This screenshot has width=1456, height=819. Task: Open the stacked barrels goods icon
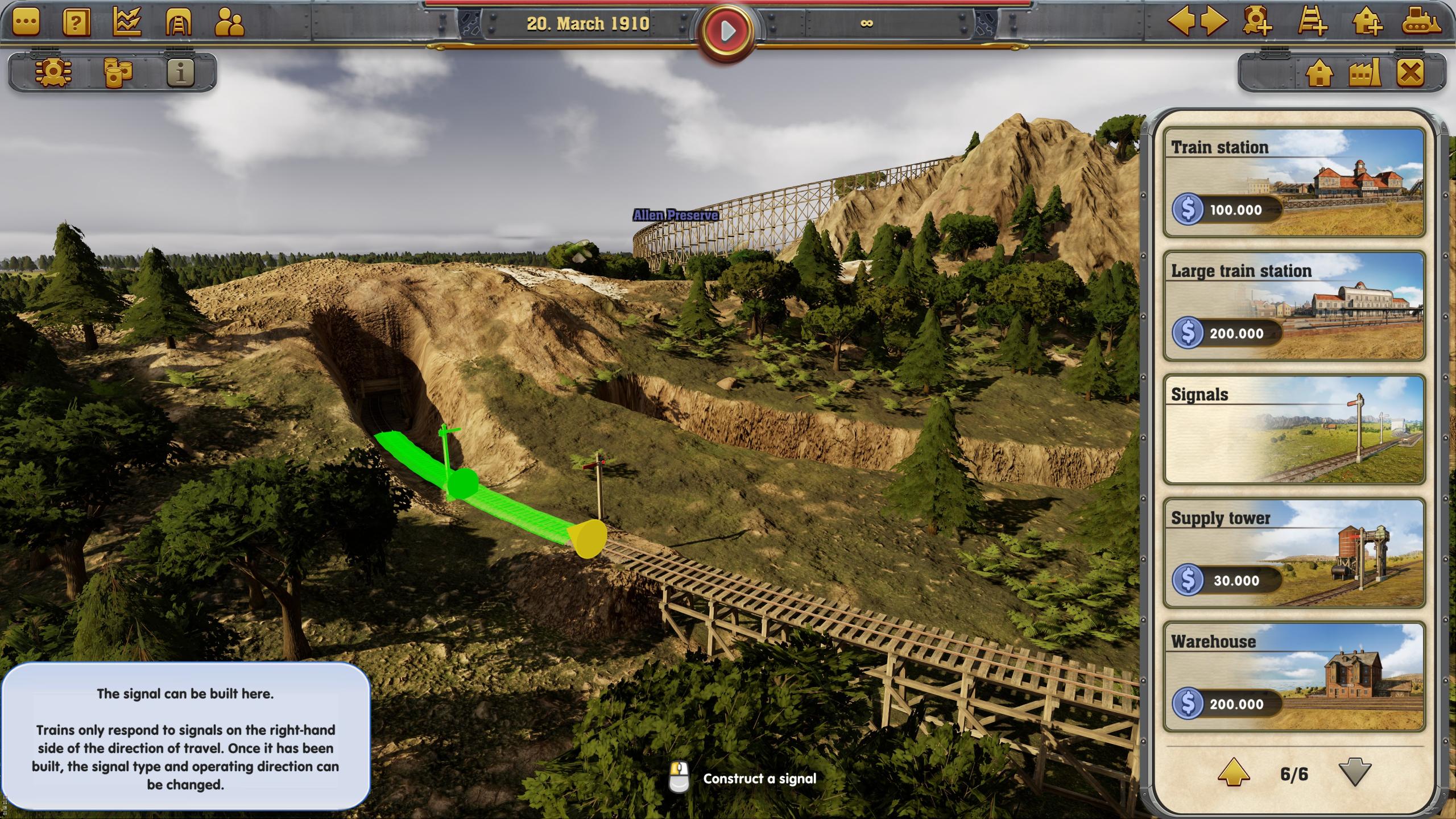tap(118, 72)
